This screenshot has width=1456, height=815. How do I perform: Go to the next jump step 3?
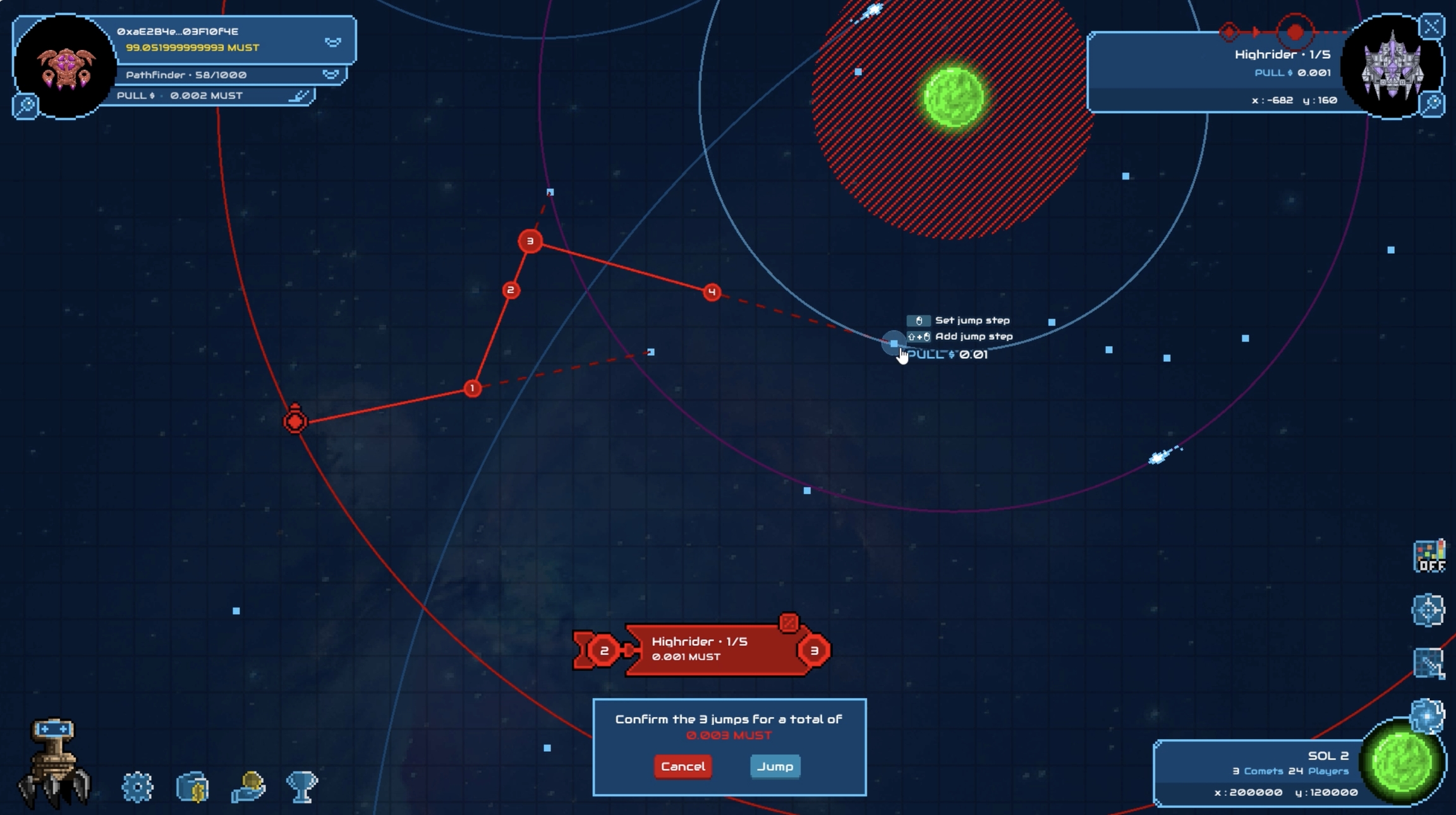(x=814, y=650)
